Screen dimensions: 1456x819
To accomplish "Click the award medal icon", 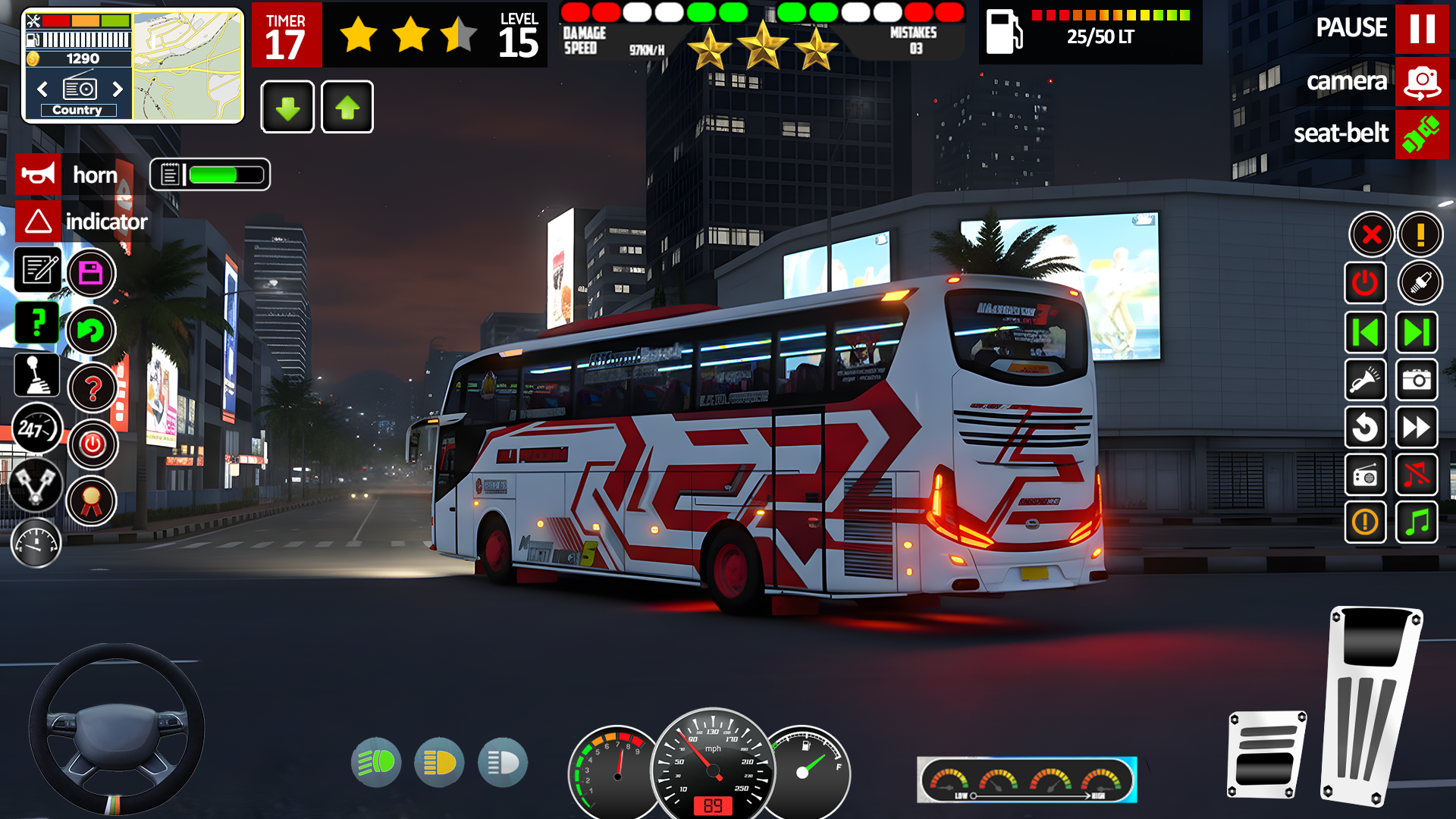I will click(92, 500).
